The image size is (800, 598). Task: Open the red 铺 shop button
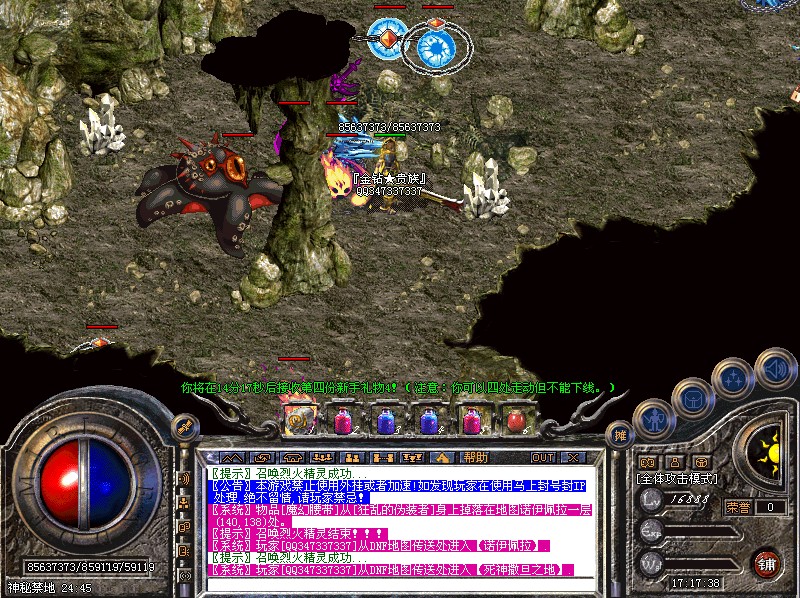click(x=767, y=563)
